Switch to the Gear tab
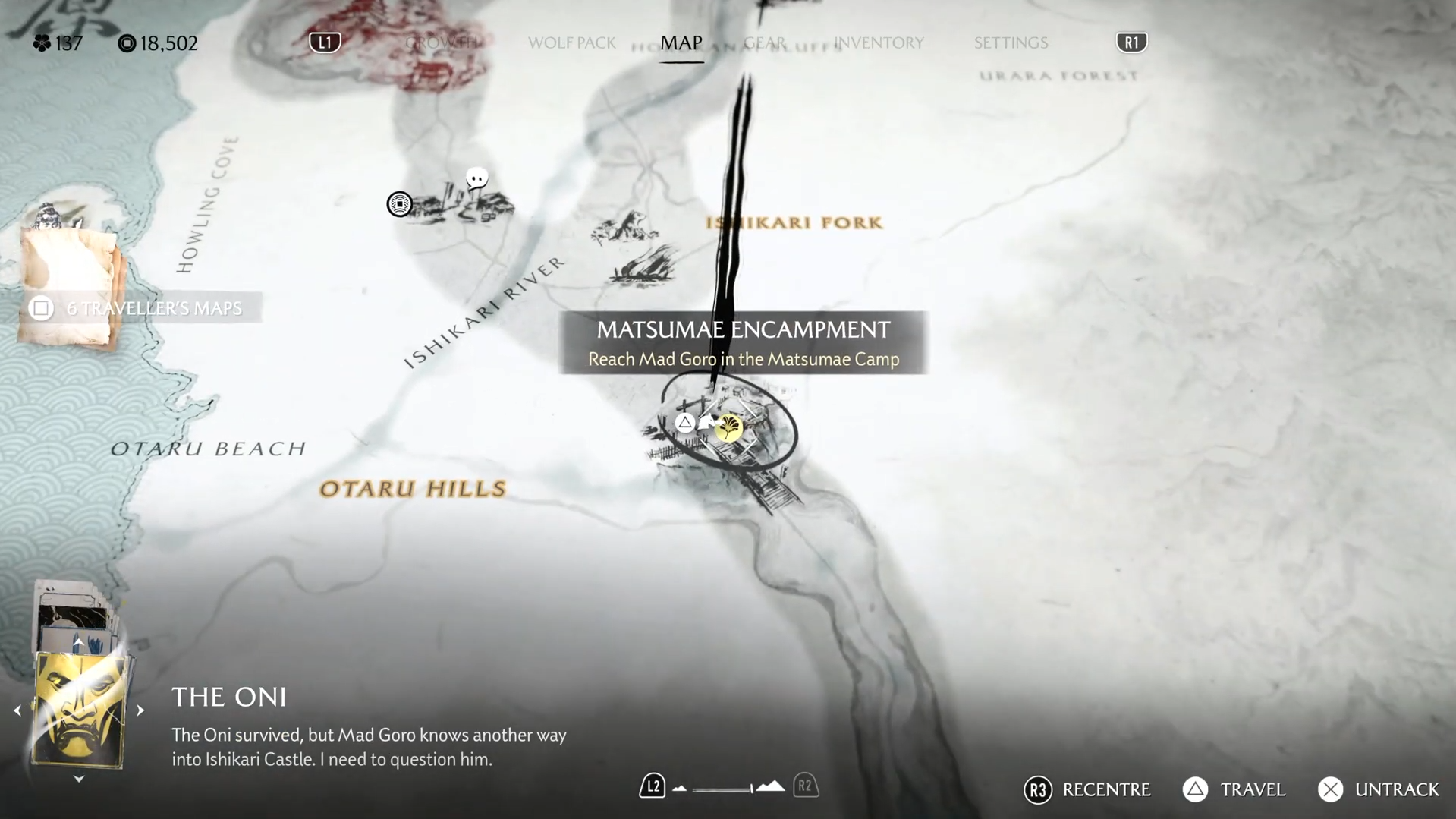Screen dimensions: 1456x819 pos(764,43)
